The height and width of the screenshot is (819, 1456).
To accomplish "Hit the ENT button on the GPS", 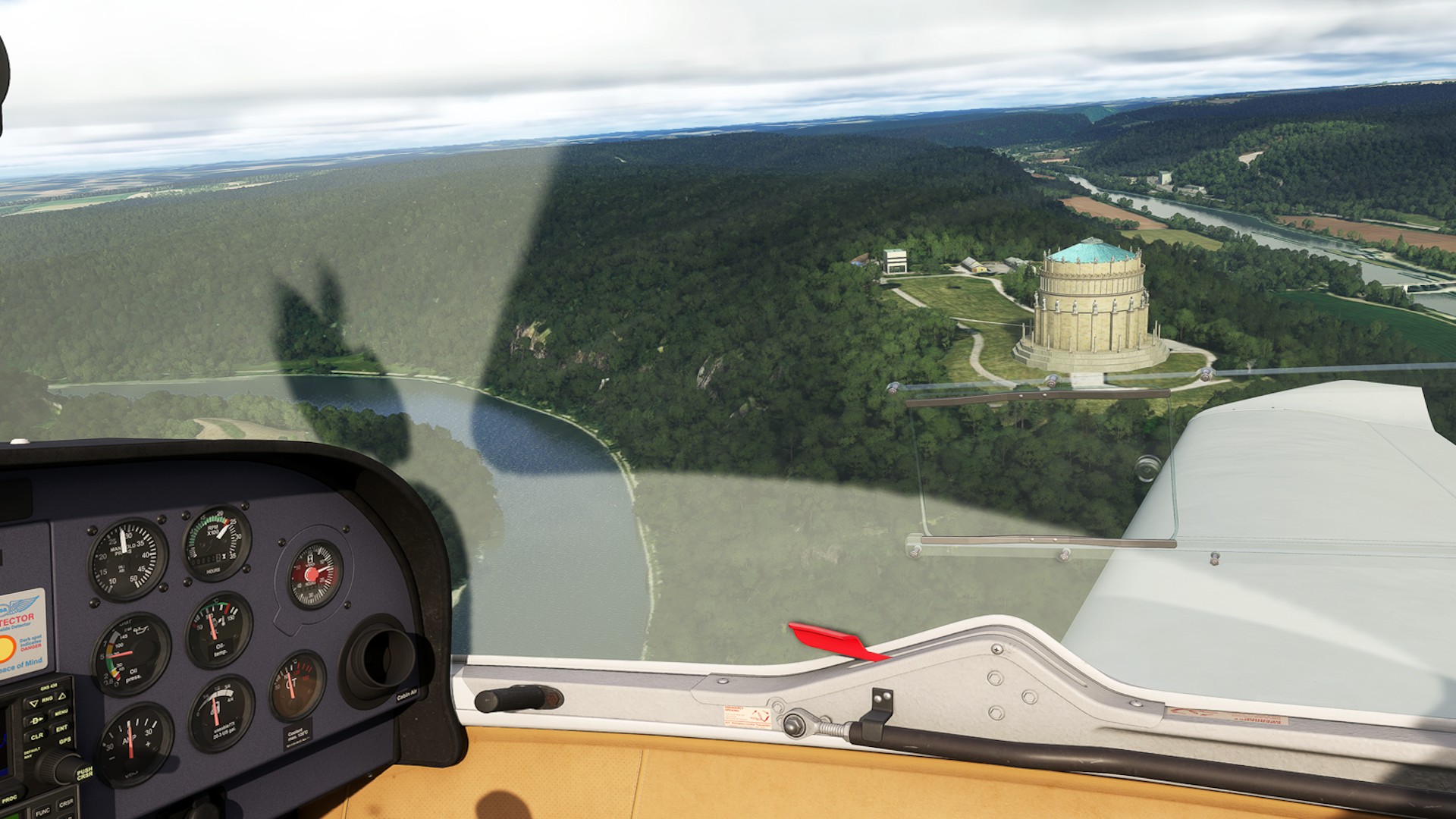I will (x=61, y=728).
